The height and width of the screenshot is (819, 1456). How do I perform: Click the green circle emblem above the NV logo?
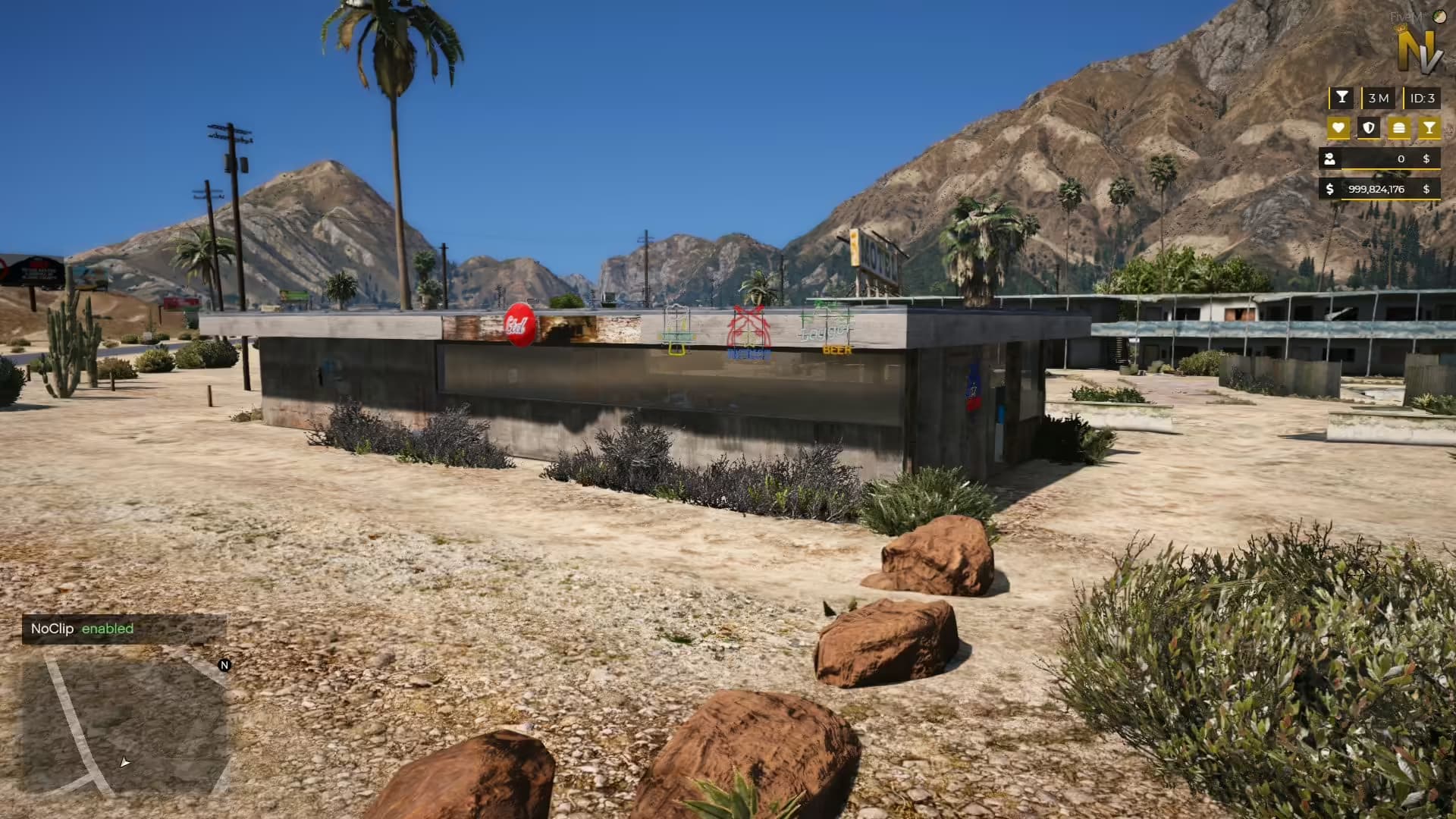[x=1439, y=16]
